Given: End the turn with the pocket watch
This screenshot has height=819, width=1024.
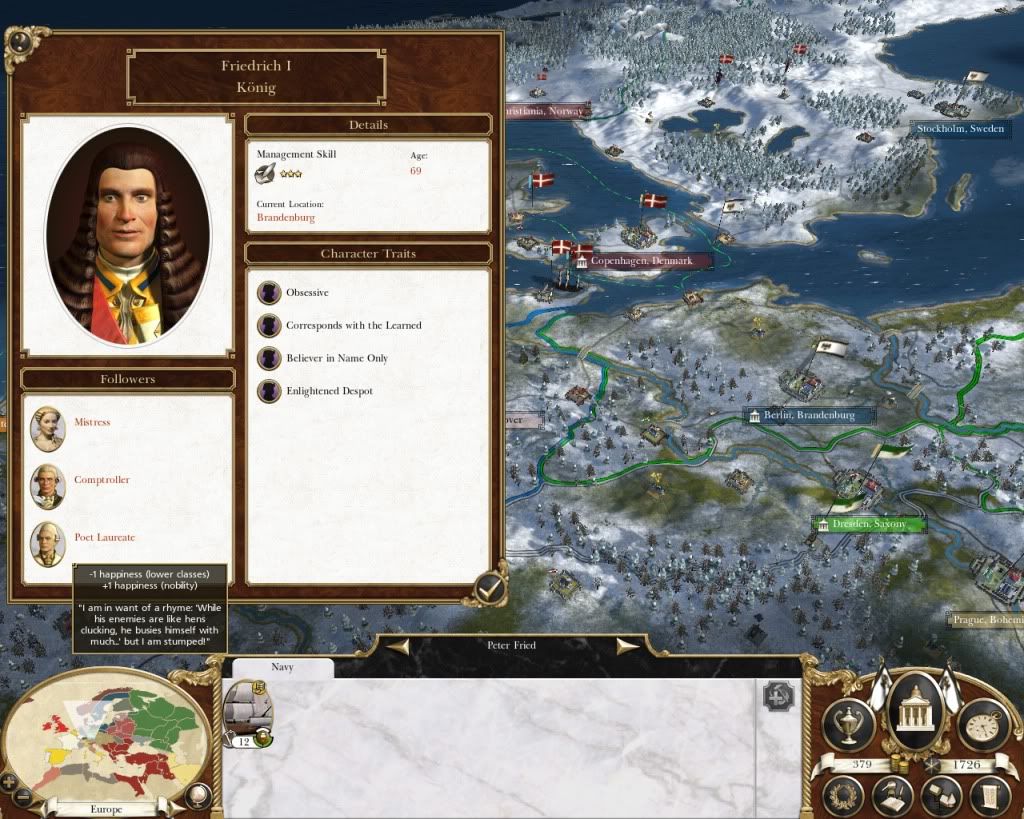Looking at the screenshot, I should coord(983,725).
